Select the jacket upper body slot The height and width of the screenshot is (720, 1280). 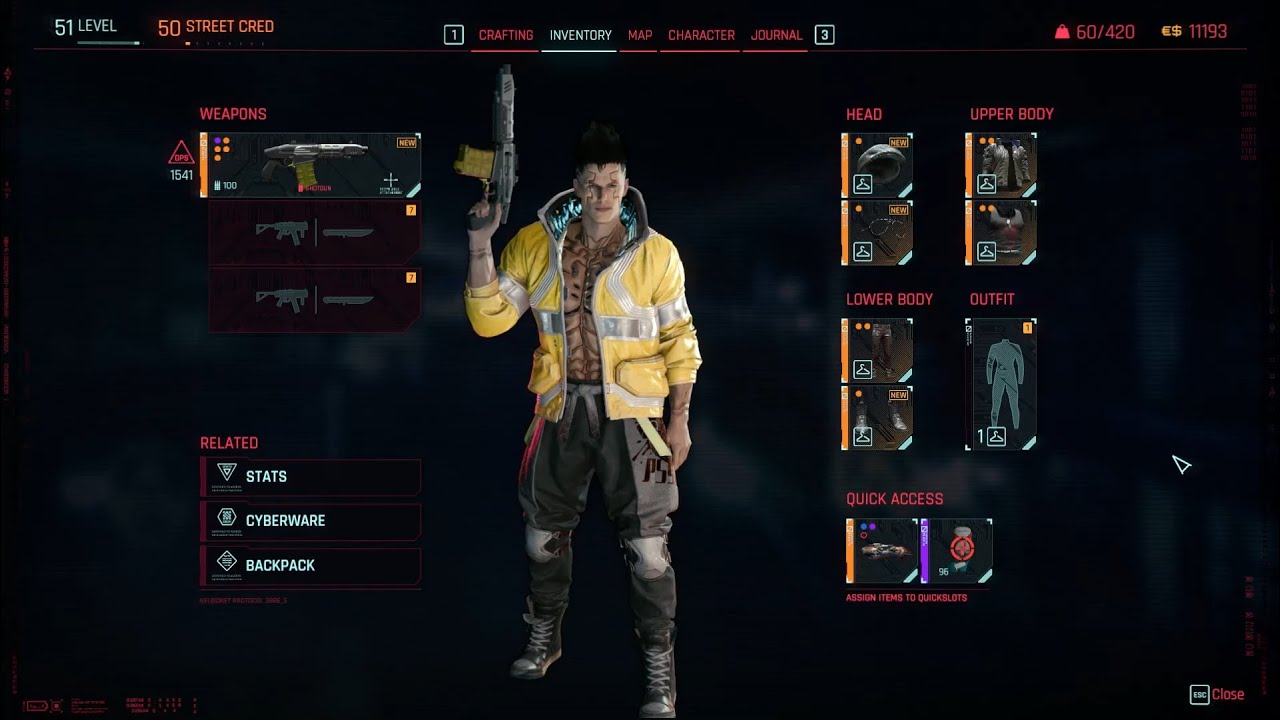point(1001,165)
